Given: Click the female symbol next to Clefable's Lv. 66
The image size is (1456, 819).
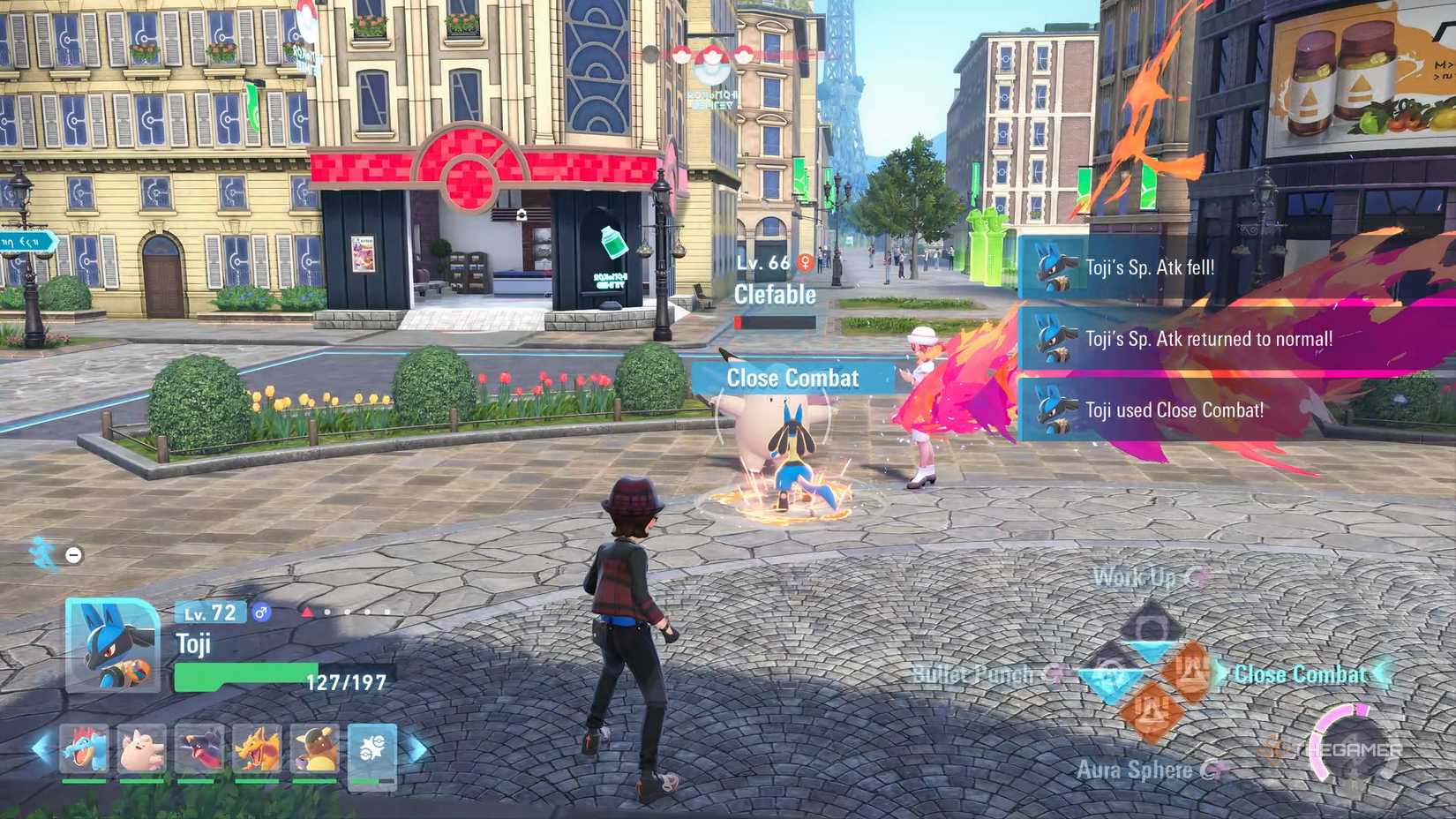Looking at the screenshot, I should click(803, 260).
